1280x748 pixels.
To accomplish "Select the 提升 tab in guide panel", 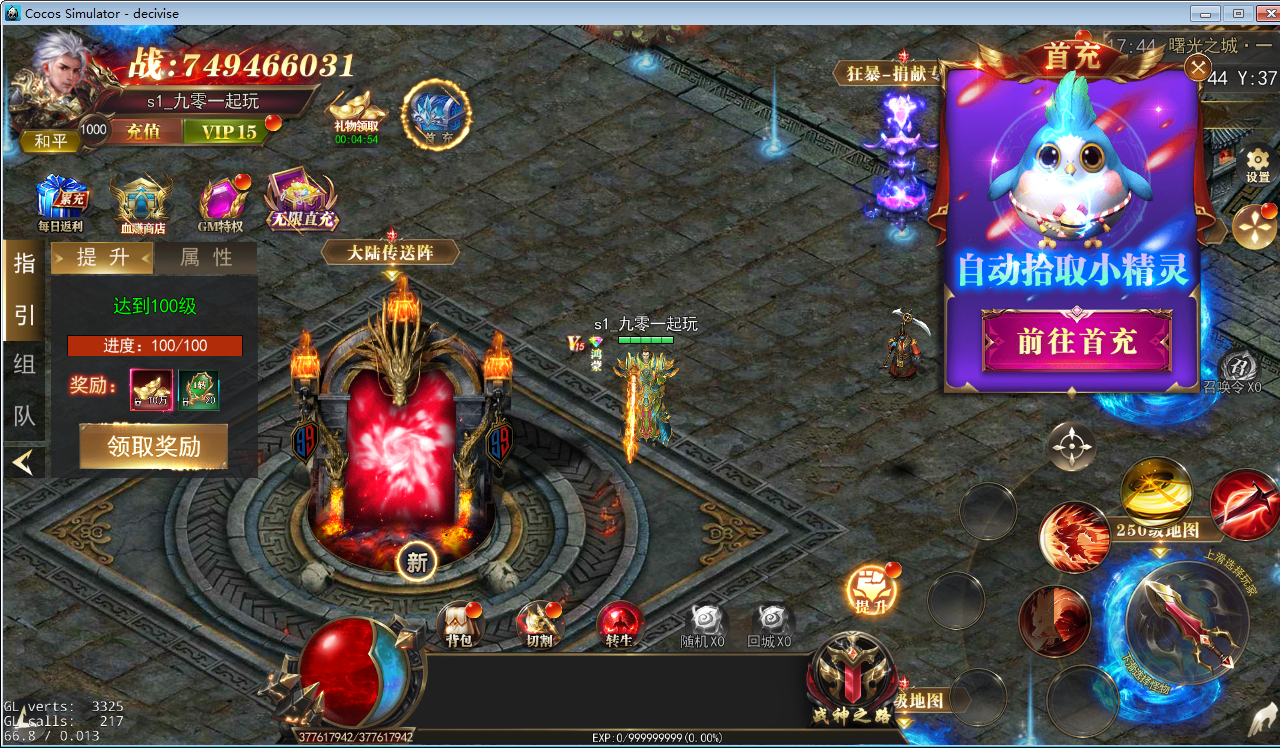I will (103, 258).
